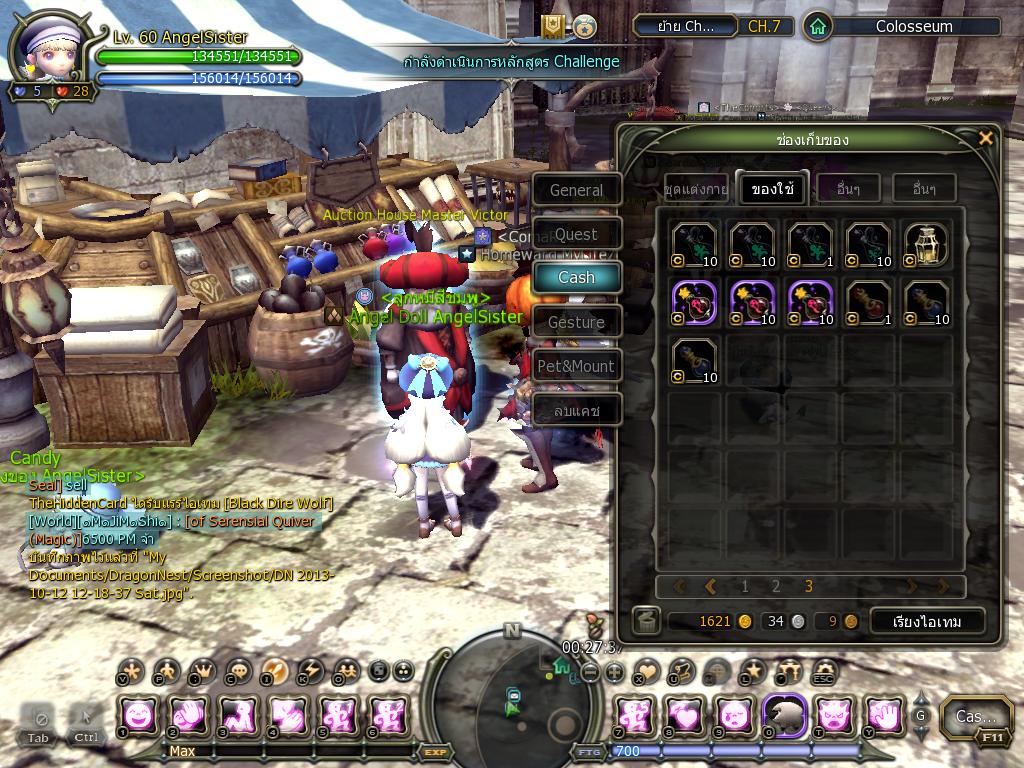The image size is (1024, 768).
Task: Click the ESC system menu icon
Action: (824, 671)
